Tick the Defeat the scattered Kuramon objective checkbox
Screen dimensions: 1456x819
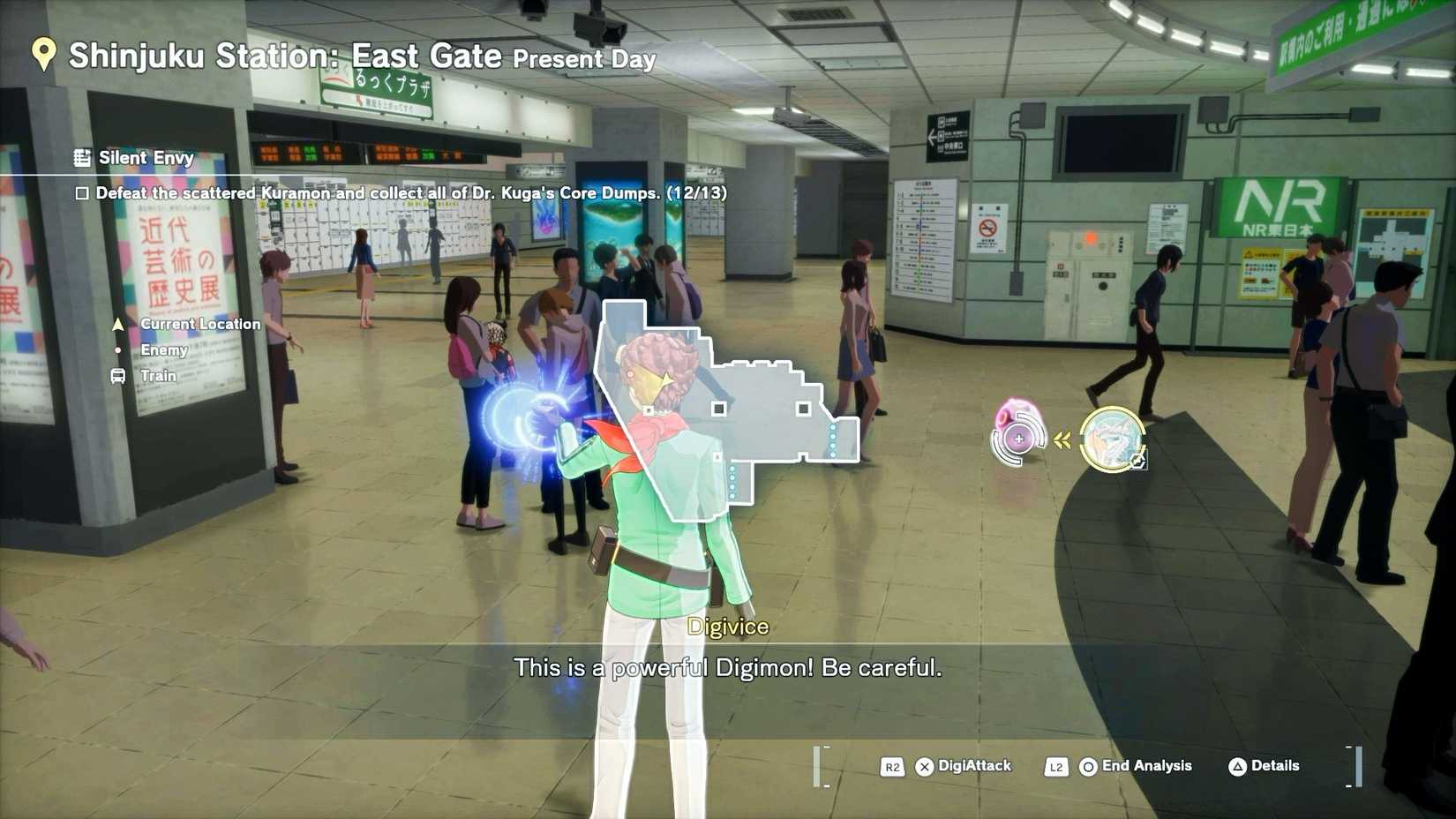pyautogui.click(x=84, y=192)
